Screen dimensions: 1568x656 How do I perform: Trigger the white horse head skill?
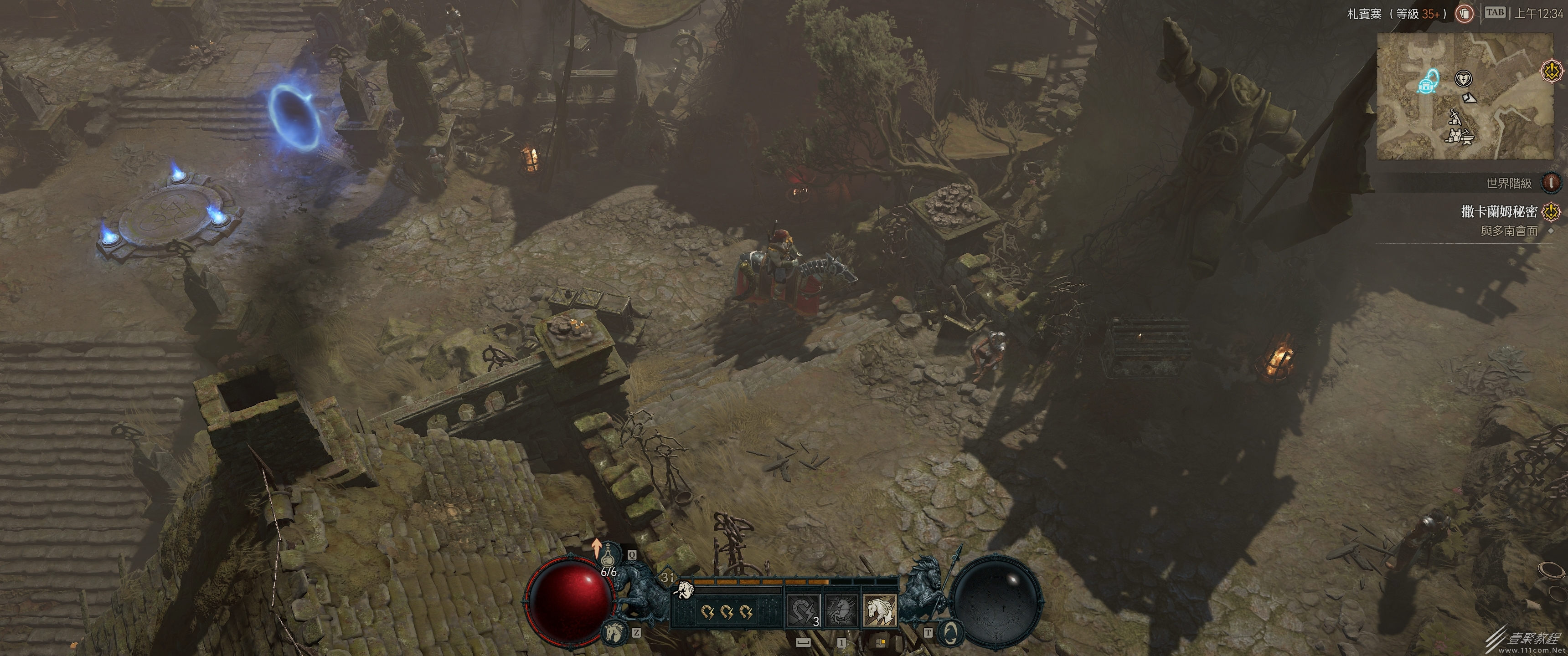coord(880,610)
